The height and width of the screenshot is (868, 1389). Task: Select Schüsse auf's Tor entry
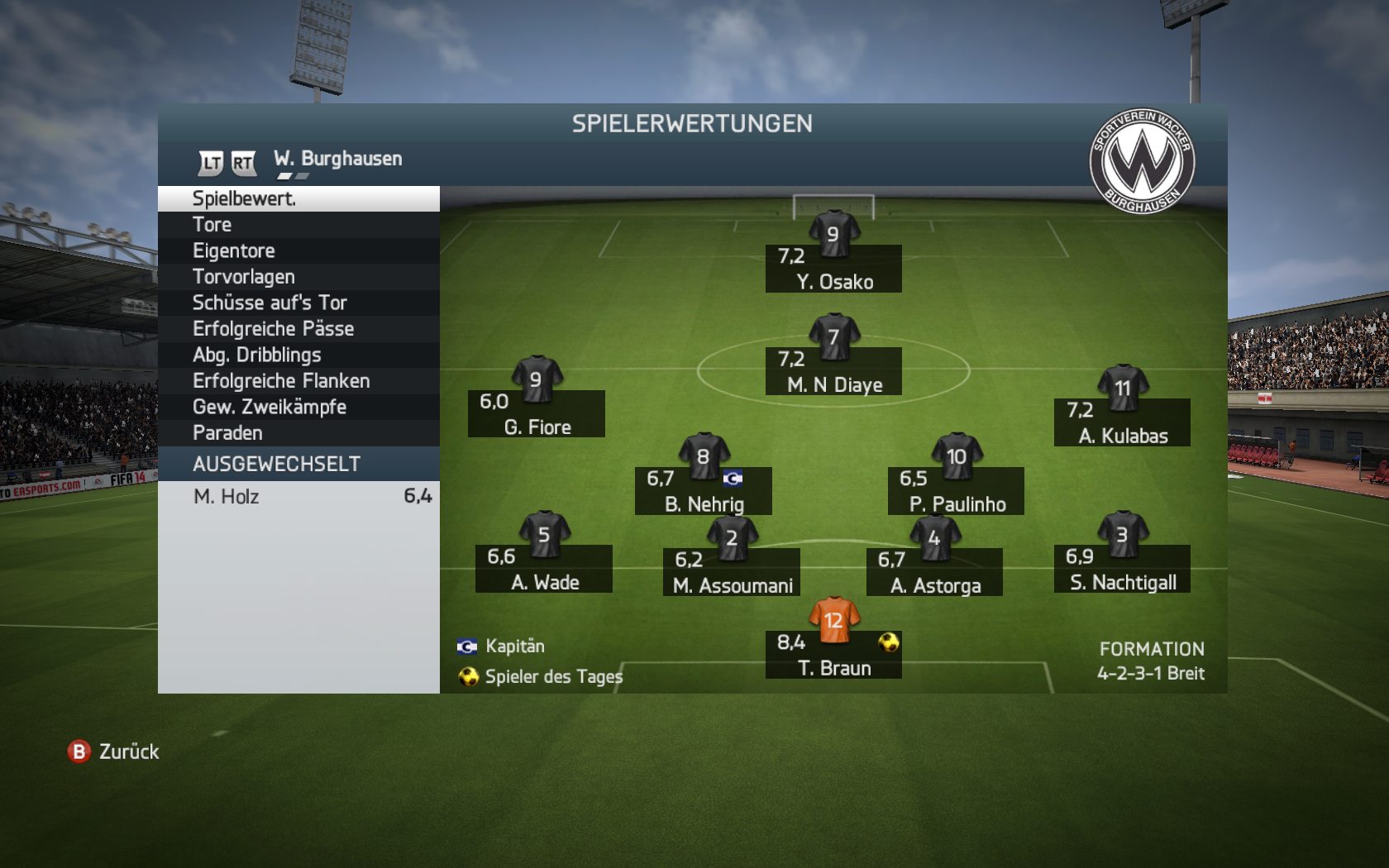coord(298,303)
